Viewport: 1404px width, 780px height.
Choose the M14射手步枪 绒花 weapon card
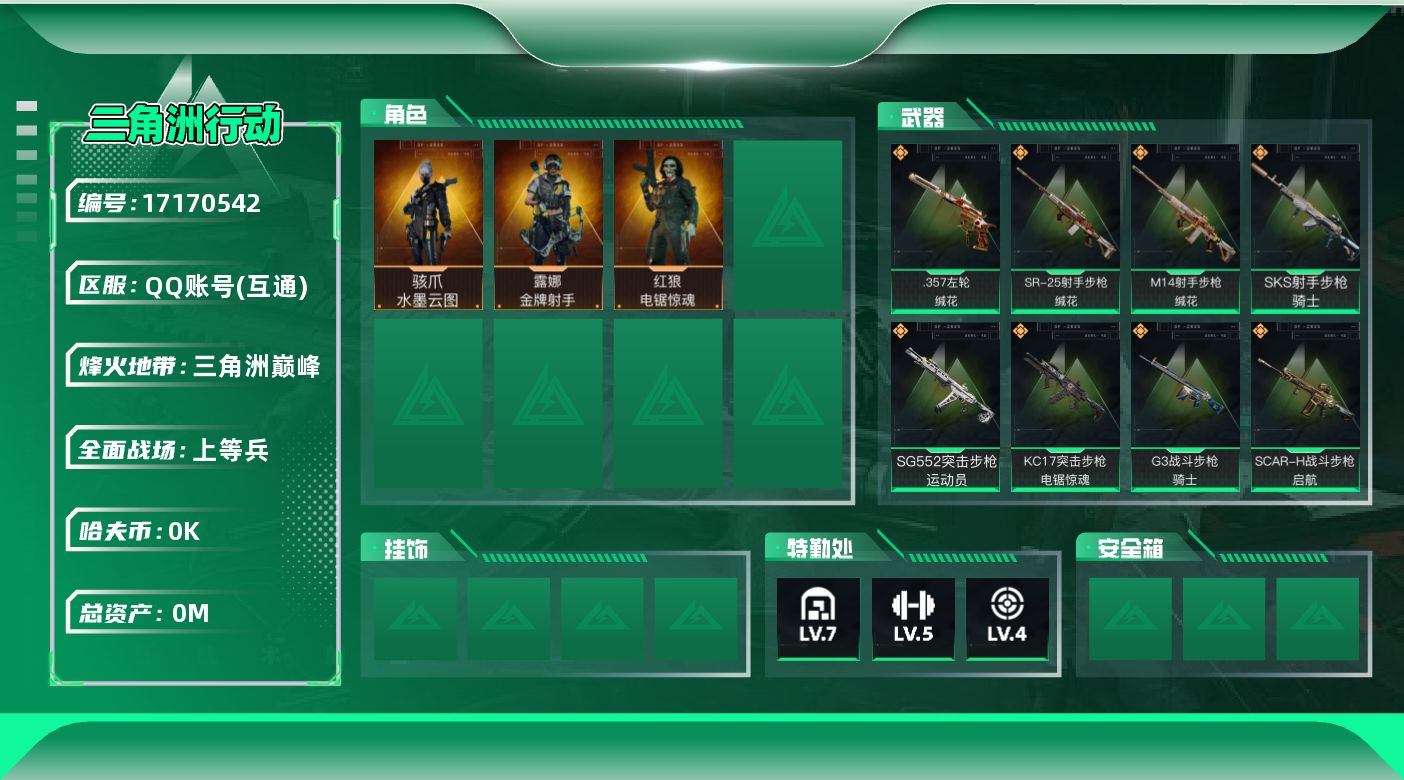click(x=1185, y=228)
